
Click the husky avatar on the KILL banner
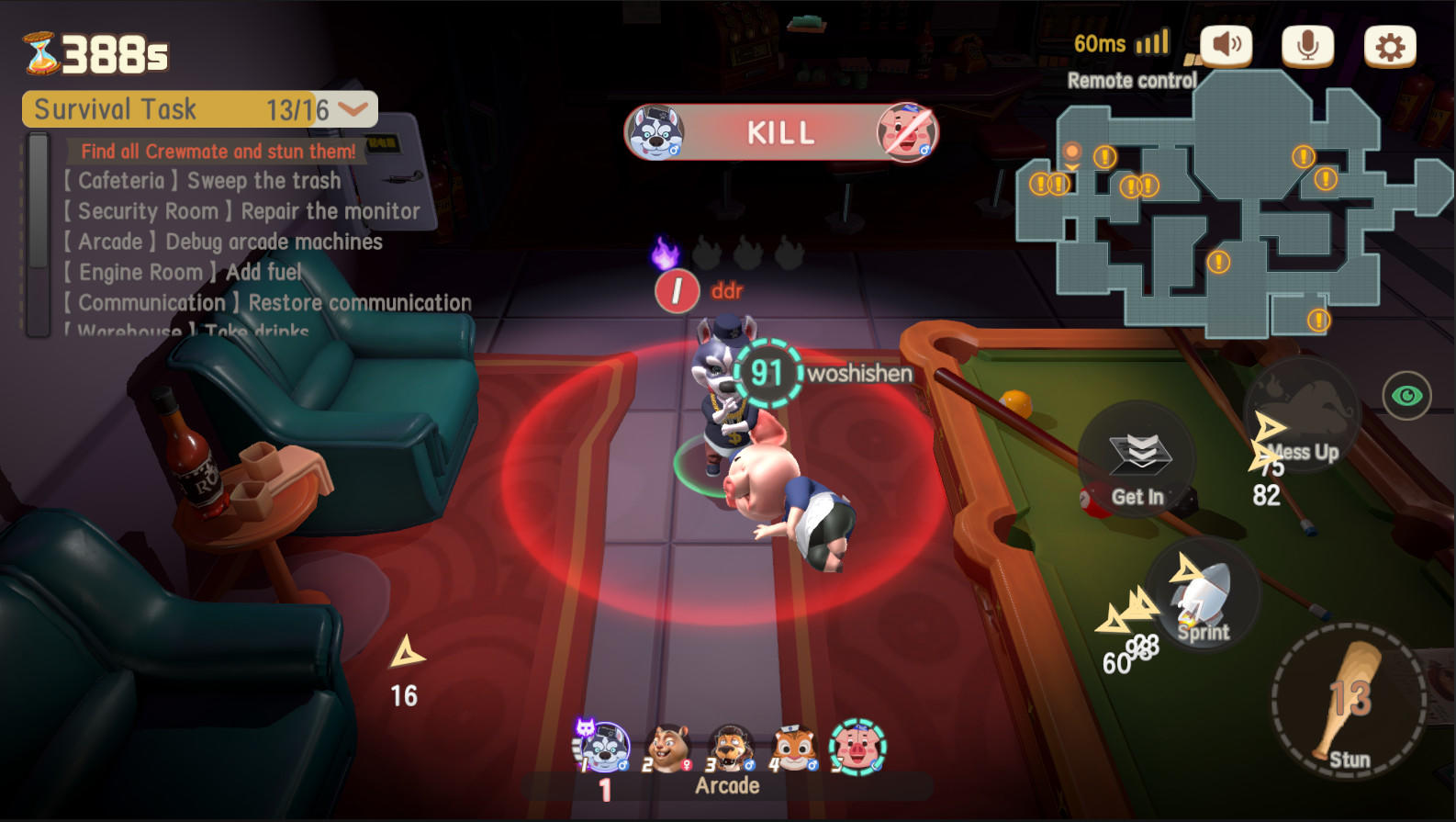[654, 132]
